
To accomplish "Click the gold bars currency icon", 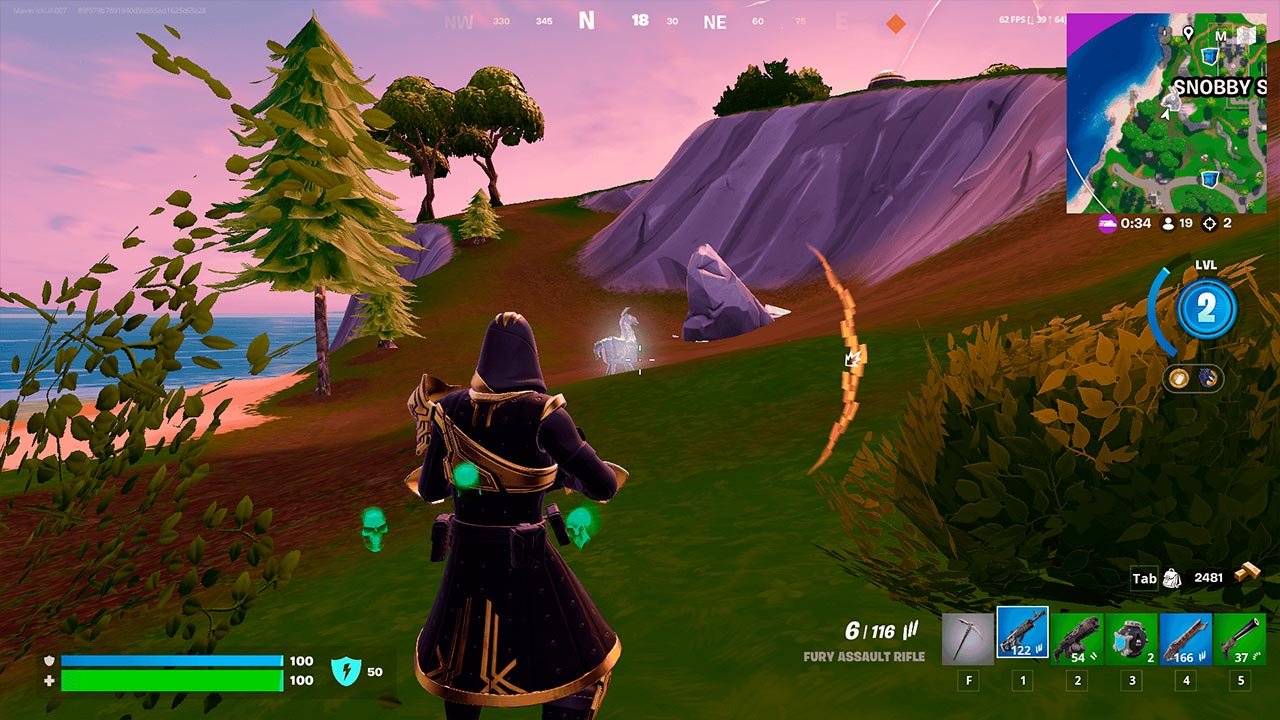I will tap(1246, 574).
